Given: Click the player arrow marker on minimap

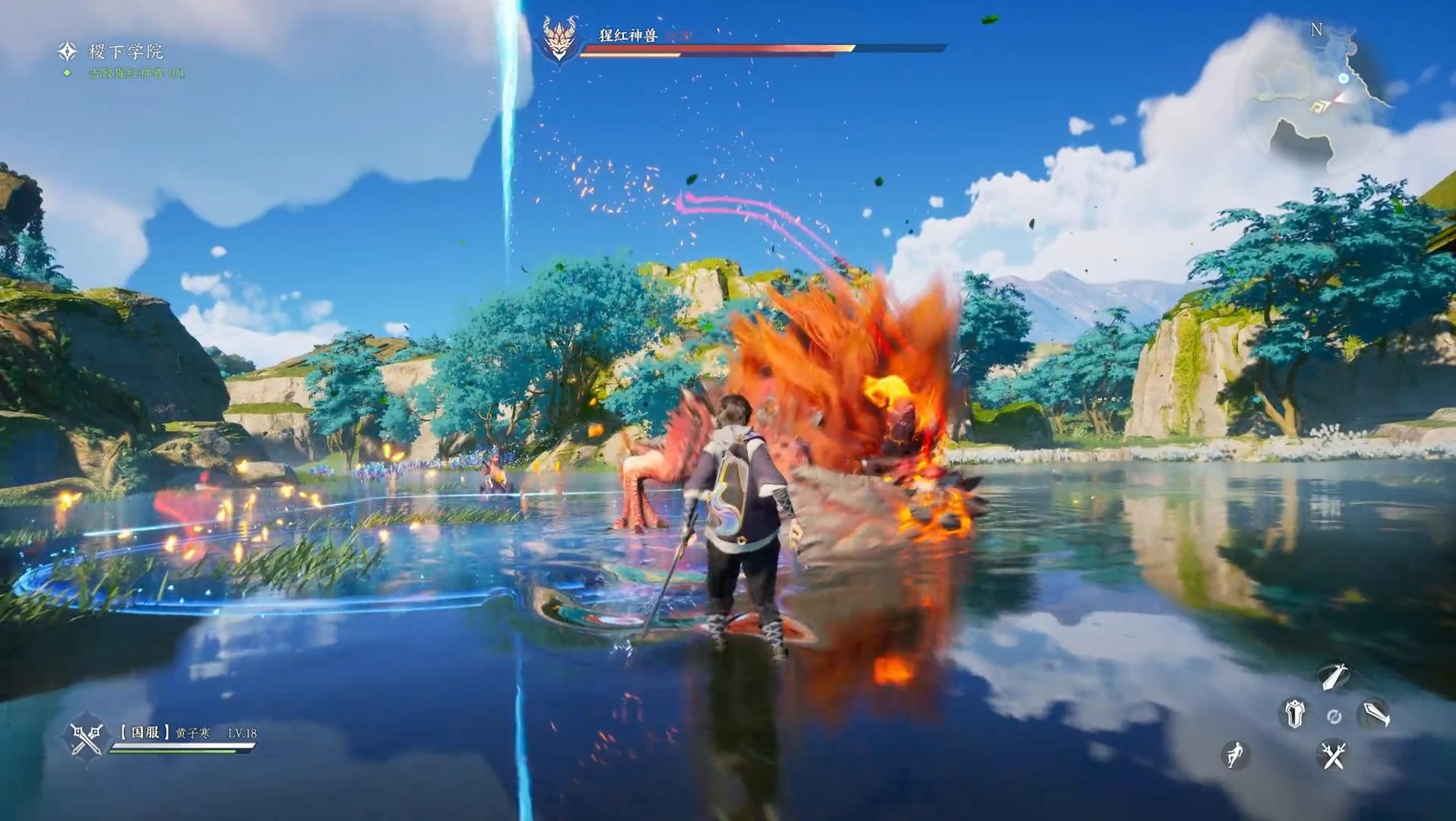Looking at the screenshot, I should click(x=1338, y=99).
